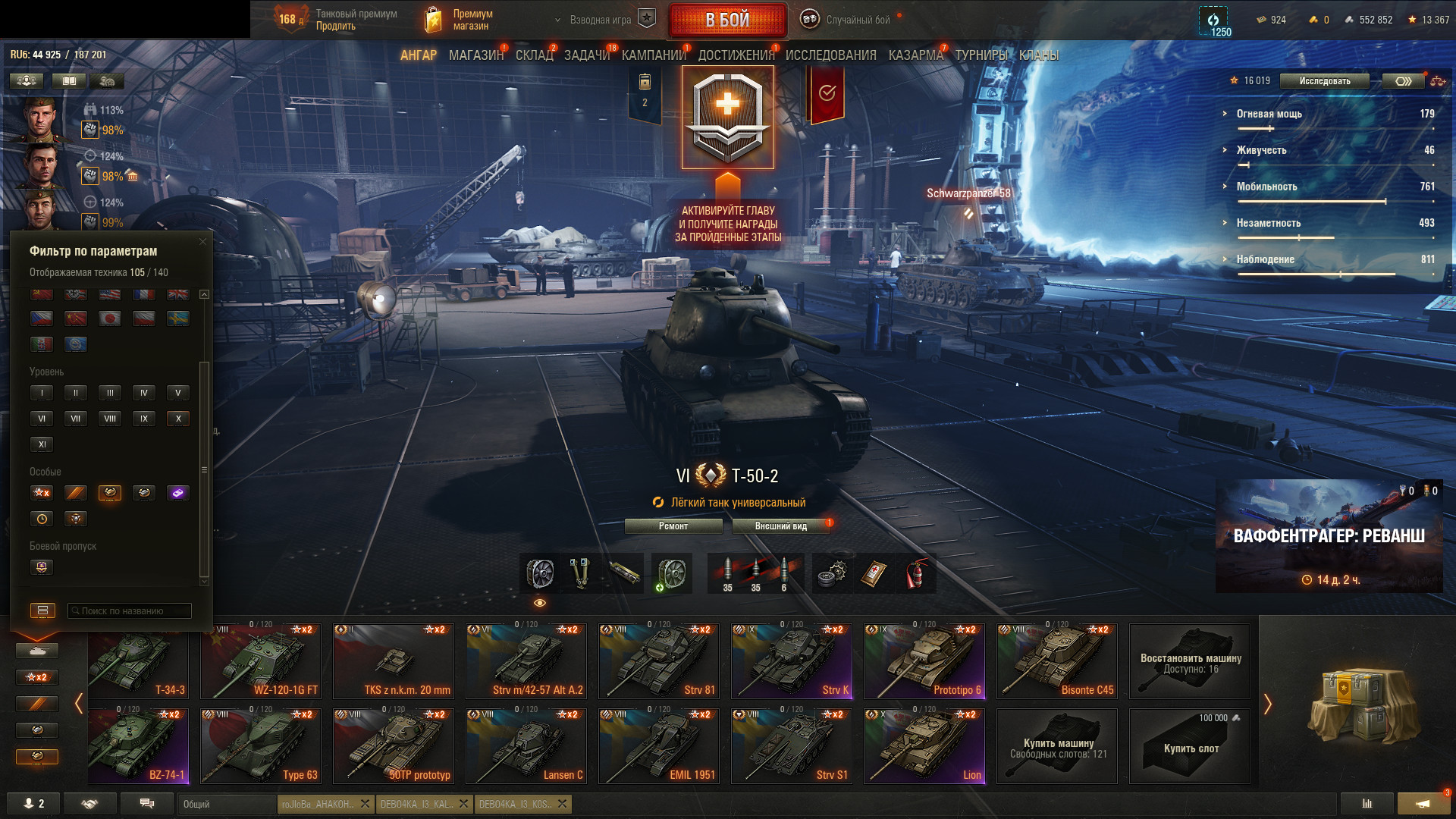
Task: Select the Bisonte C45 tank
Action: click(1056, 661)
